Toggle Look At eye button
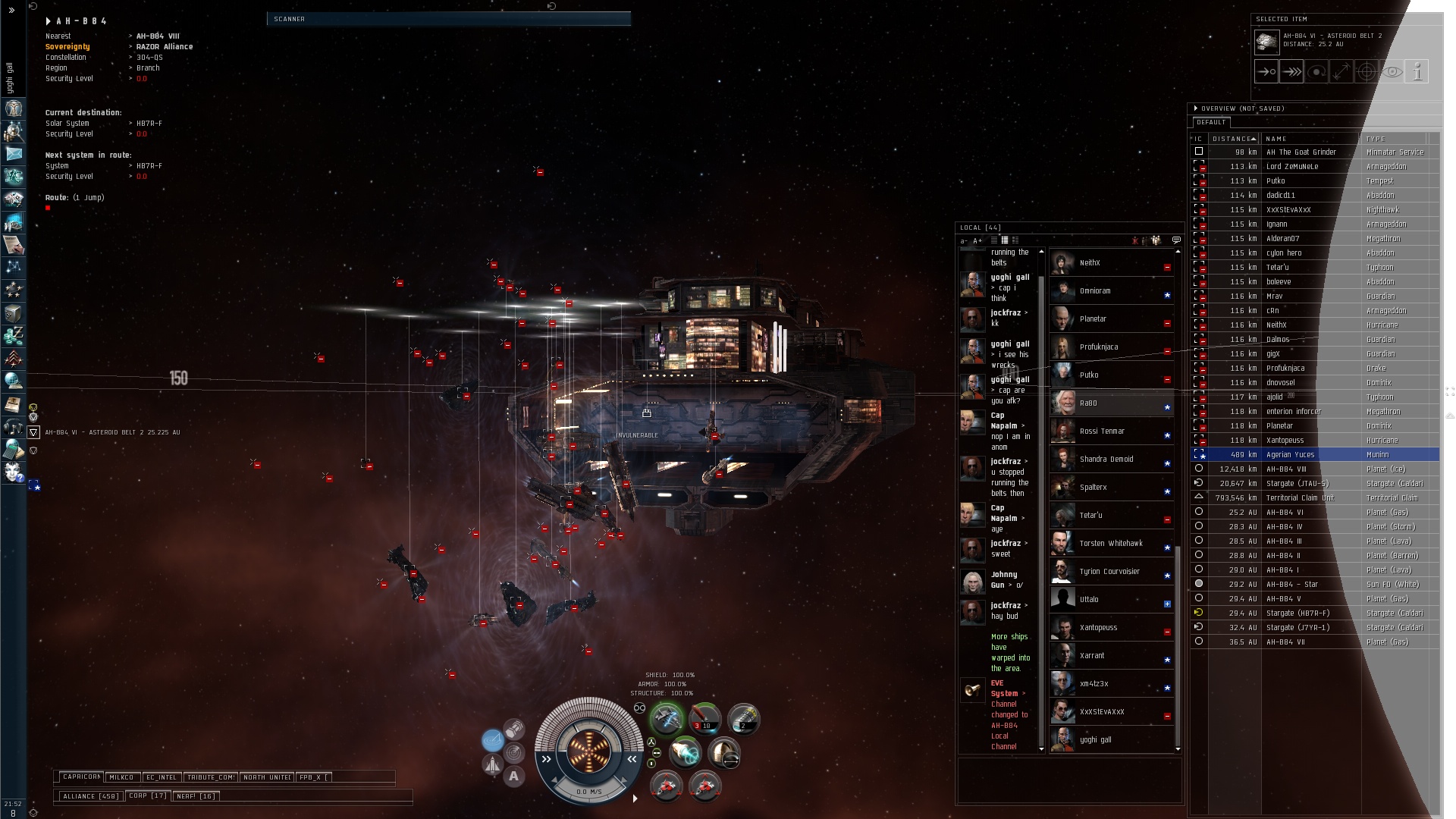The image size is (1456, 819). (1392, 72)
